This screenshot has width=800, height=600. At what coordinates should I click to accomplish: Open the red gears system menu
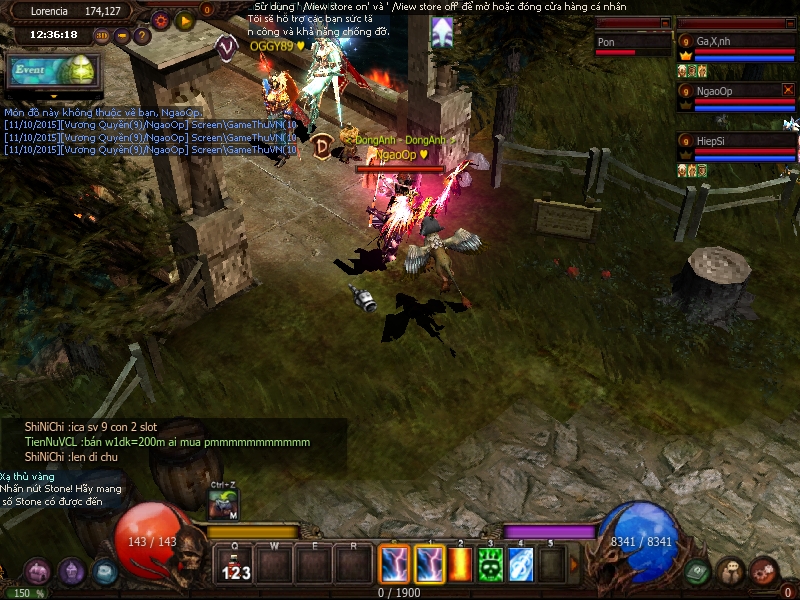tap(765, 571)
